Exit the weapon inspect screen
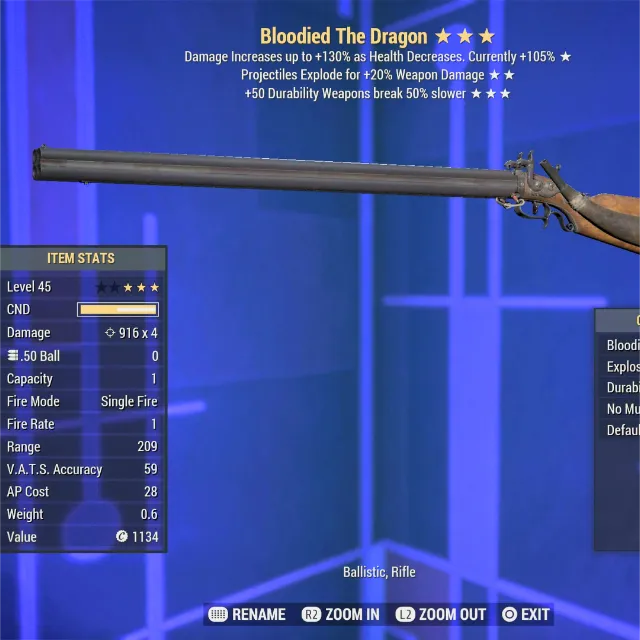The height and width of the screenshot is (640, 640). (x=526, y=614)
